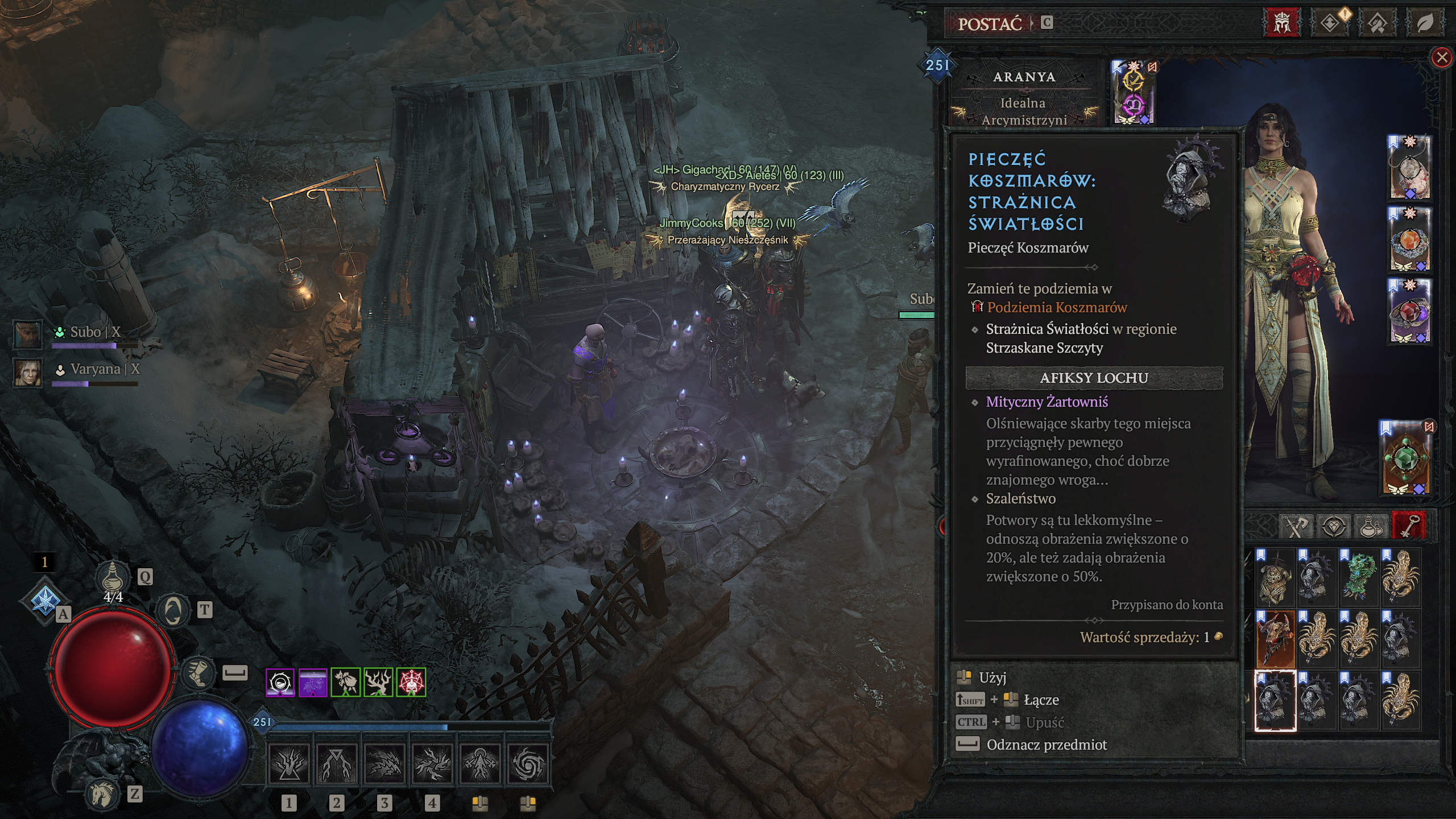Summon the mount with the horse icon
Viewport: 1456px width, 819px height.
point(103,793)
